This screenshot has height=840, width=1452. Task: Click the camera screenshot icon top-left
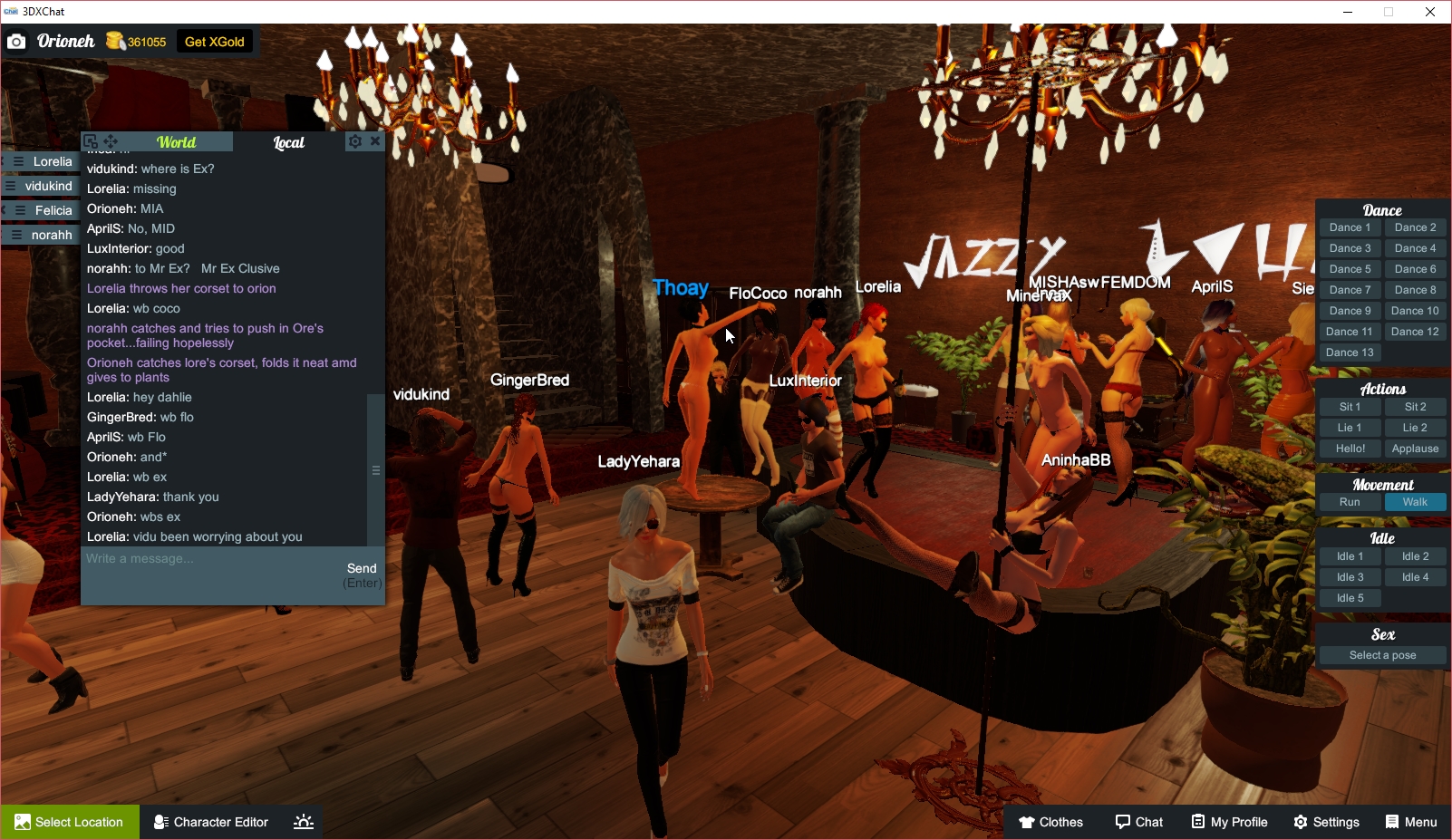click(16, 41)
